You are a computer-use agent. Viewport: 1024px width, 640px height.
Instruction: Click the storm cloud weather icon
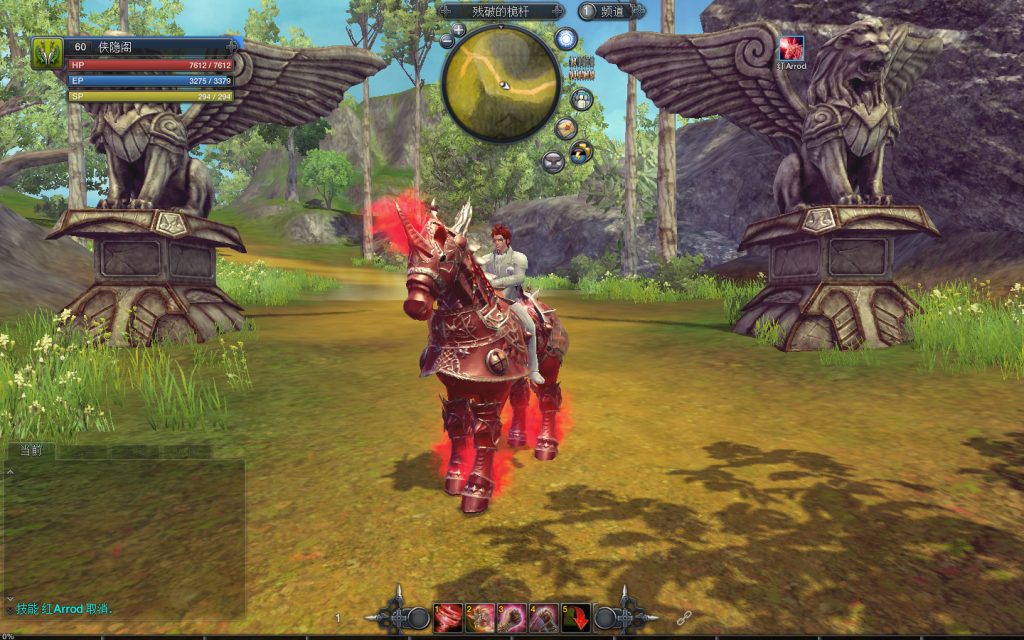(581, 152)
